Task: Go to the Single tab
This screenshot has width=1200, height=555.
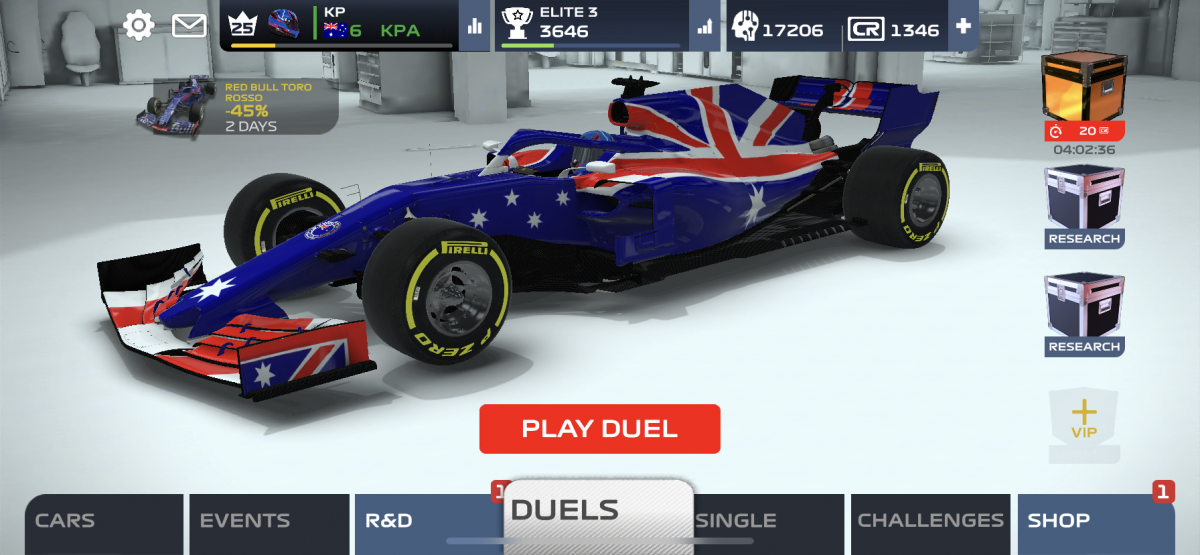Action: click(768, 523)
